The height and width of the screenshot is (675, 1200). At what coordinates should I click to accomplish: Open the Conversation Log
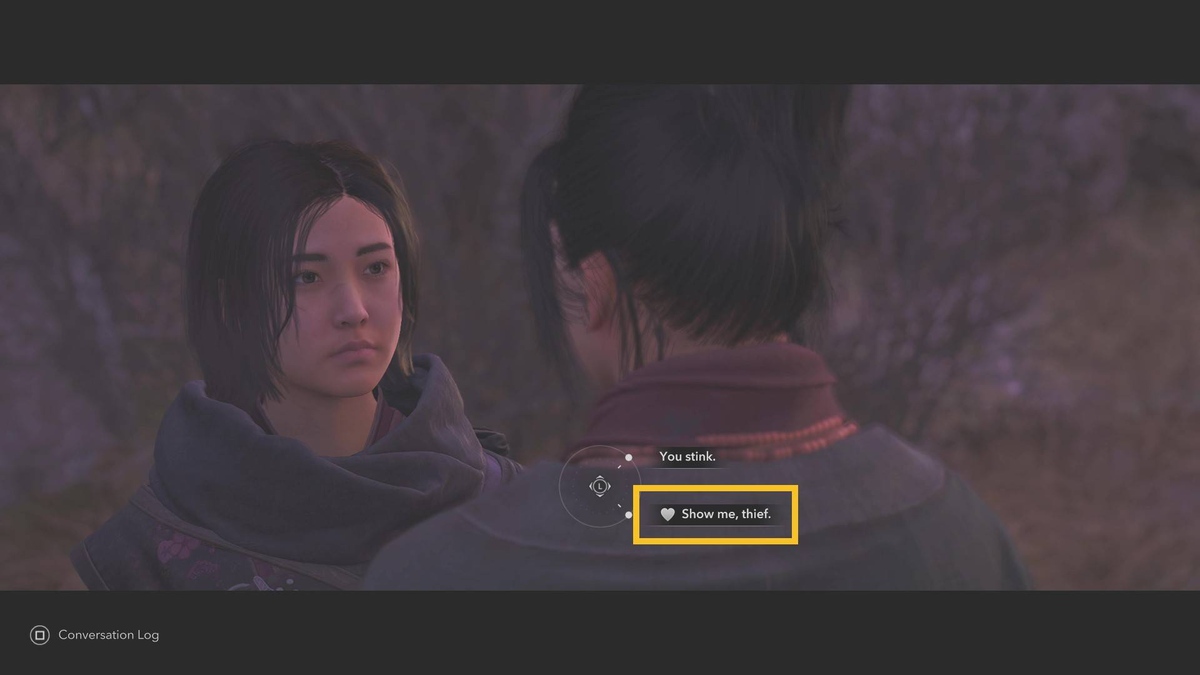(x=95, y=635)
